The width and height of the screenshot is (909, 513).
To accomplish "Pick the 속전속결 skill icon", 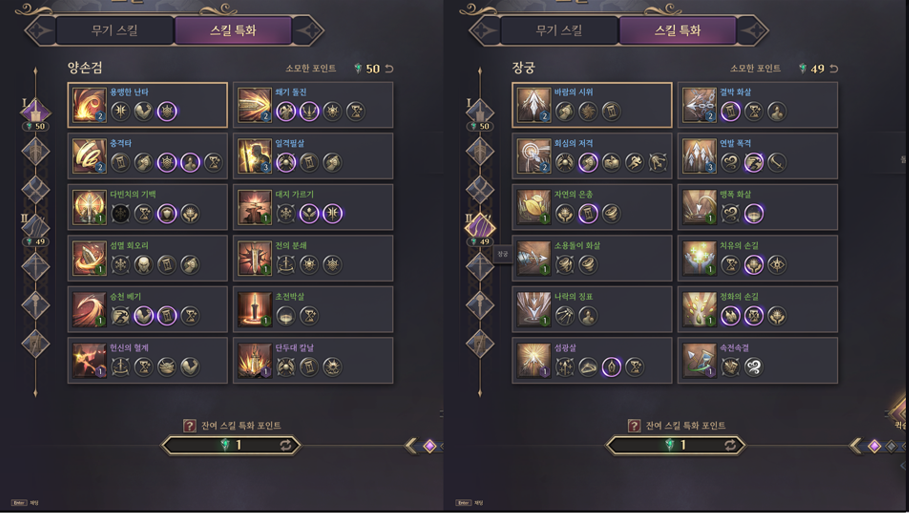I will coord(699,360).
